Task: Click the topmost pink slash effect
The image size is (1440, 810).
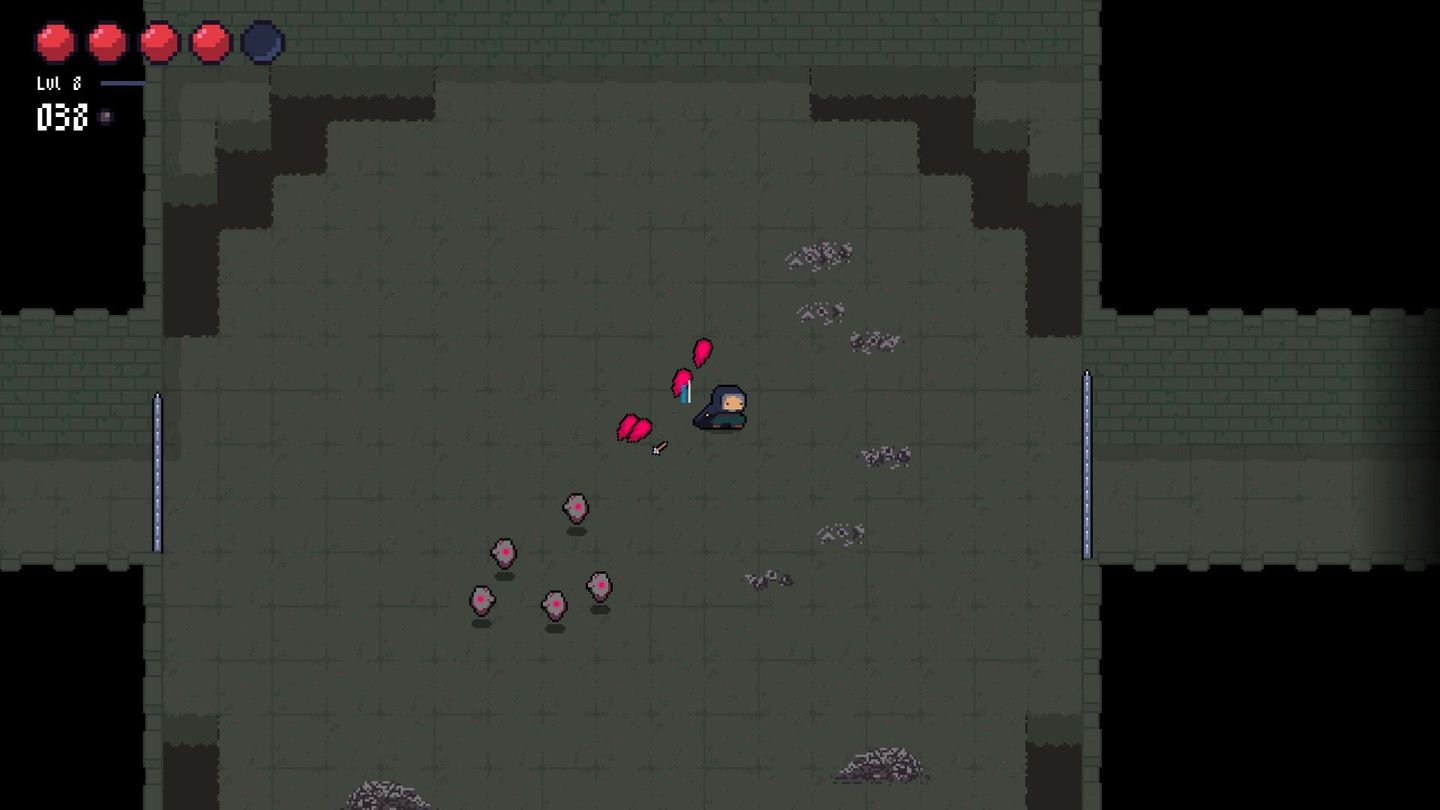Action: coord(701,351)
